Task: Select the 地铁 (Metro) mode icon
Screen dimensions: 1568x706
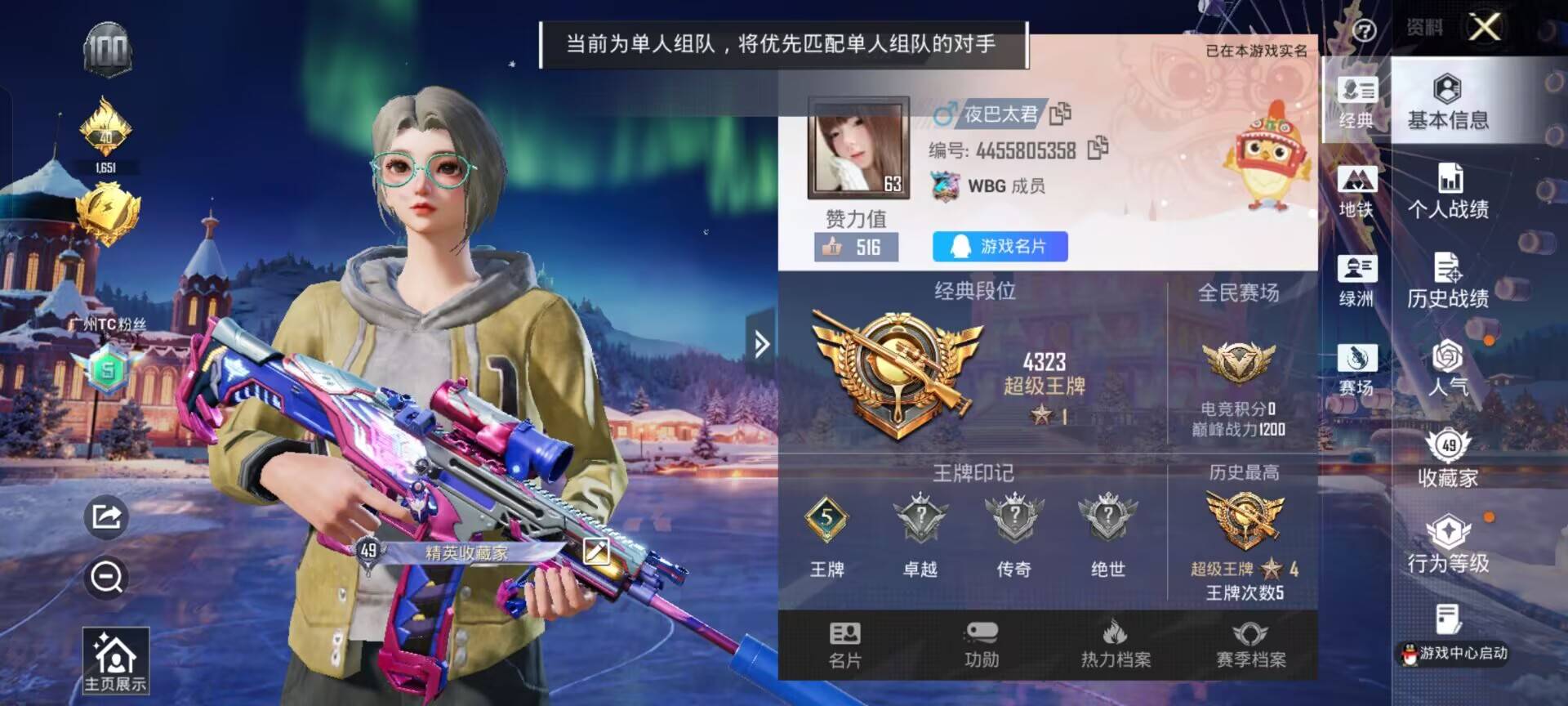Action: pos(1354,188)
